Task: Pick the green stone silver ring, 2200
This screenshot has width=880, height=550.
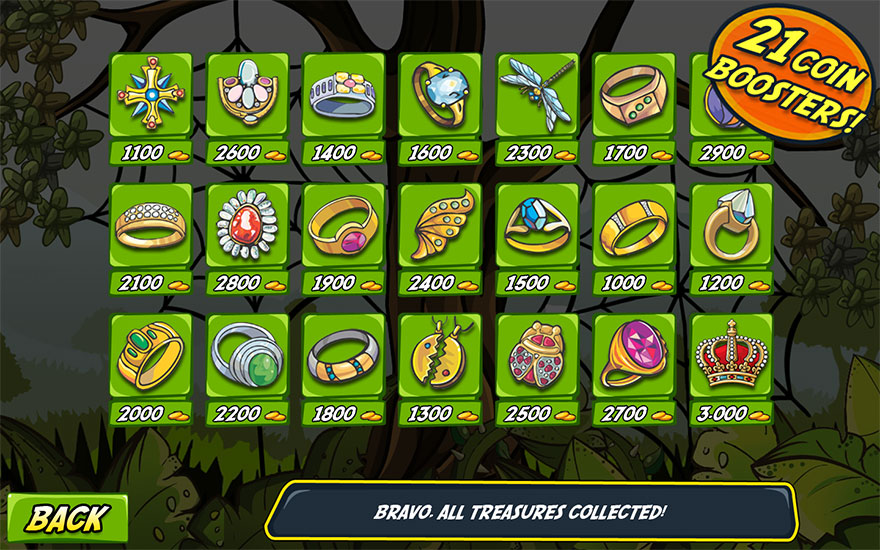Action: click(x=246, y=355)
